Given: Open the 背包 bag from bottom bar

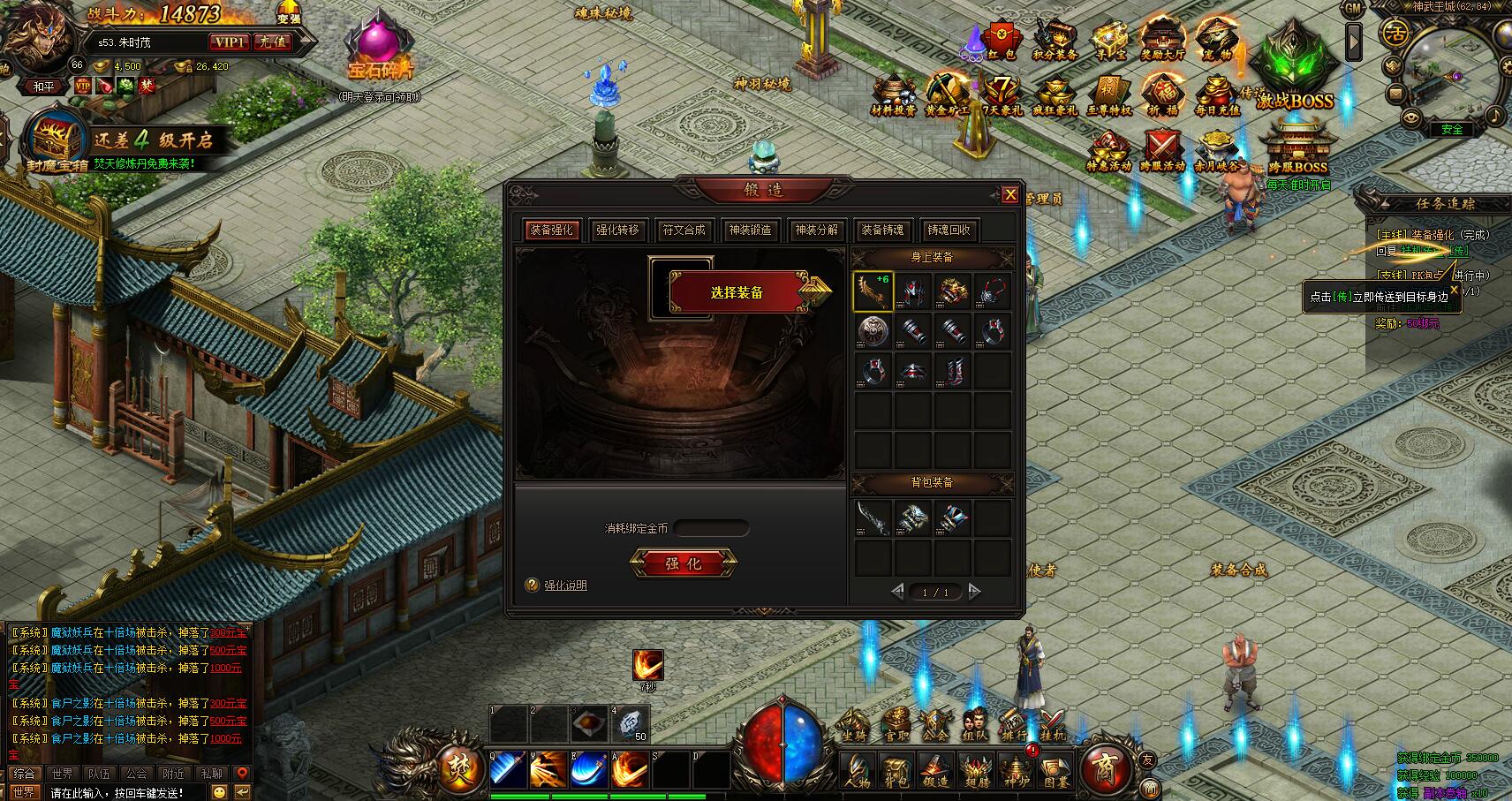Looking at the screenshot, I should [896, 772].
